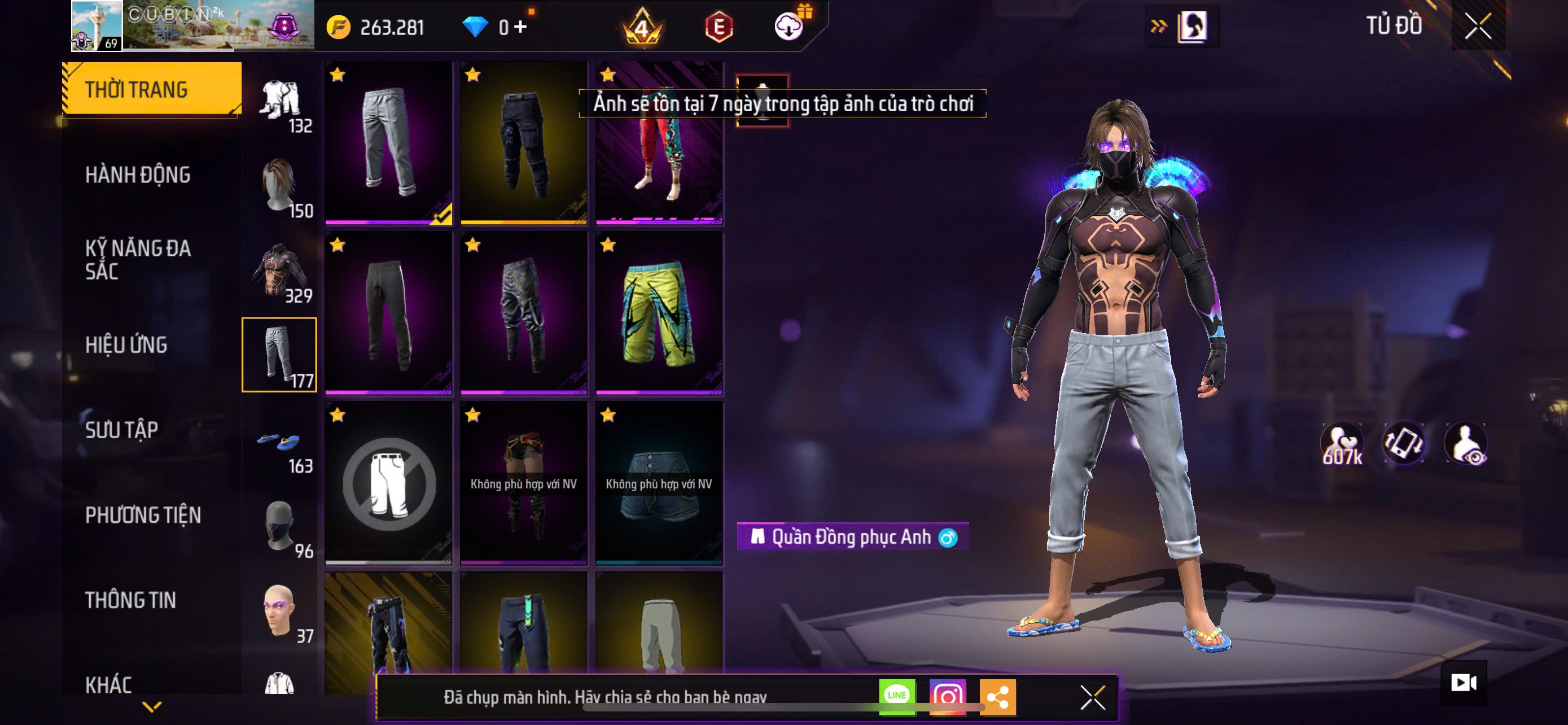
Task: Open the face mask category
Action: click(279, 525)
